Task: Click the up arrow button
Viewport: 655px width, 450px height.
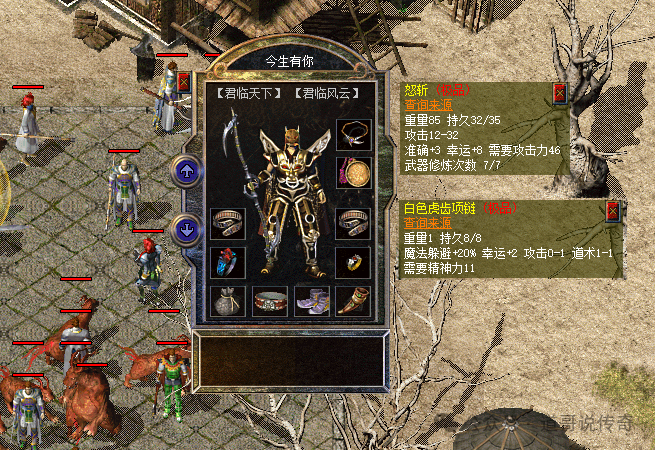Action: coord(186,170)
